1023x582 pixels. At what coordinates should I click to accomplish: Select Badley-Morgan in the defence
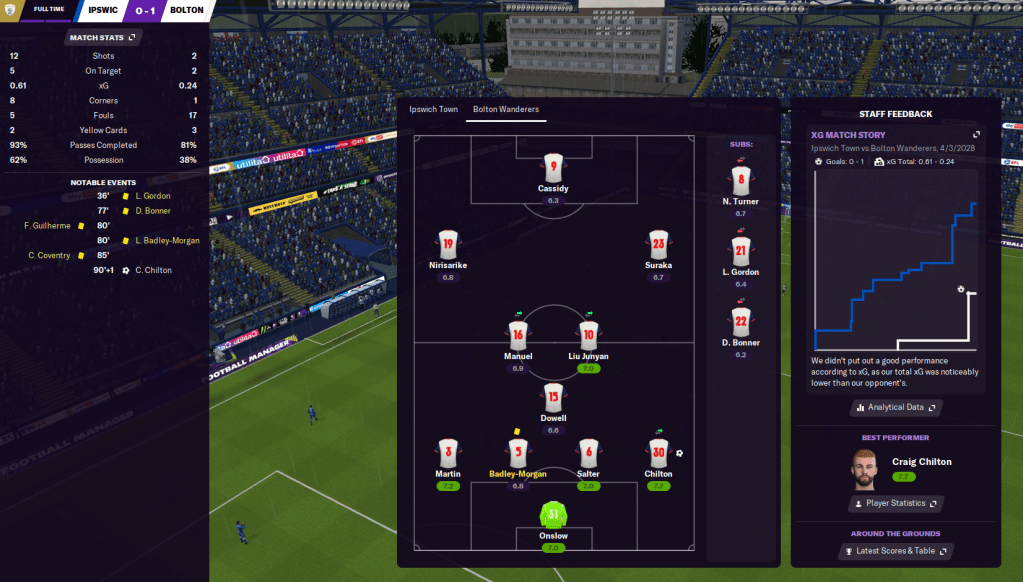click(x=517, y=452)
